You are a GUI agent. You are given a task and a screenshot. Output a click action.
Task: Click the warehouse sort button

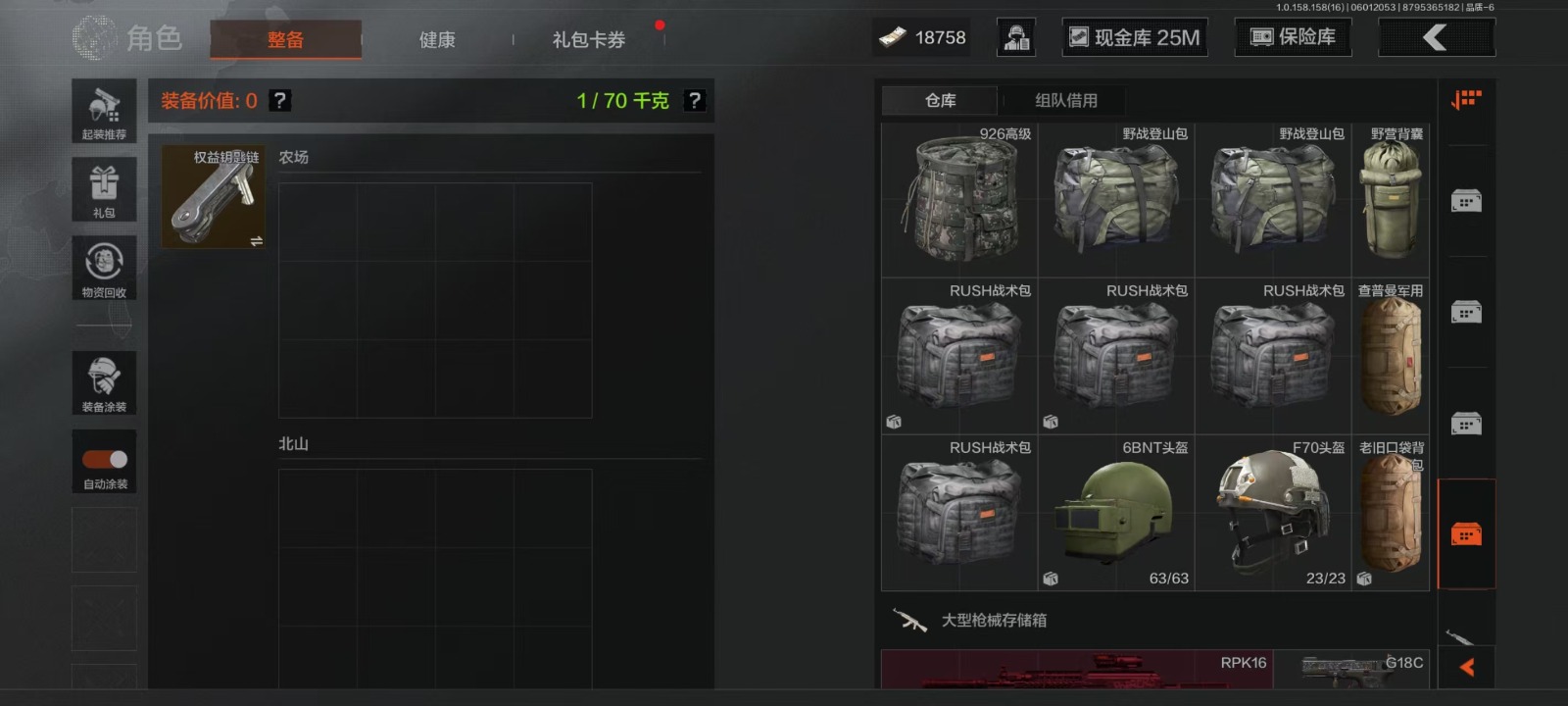coord(1466,100)
